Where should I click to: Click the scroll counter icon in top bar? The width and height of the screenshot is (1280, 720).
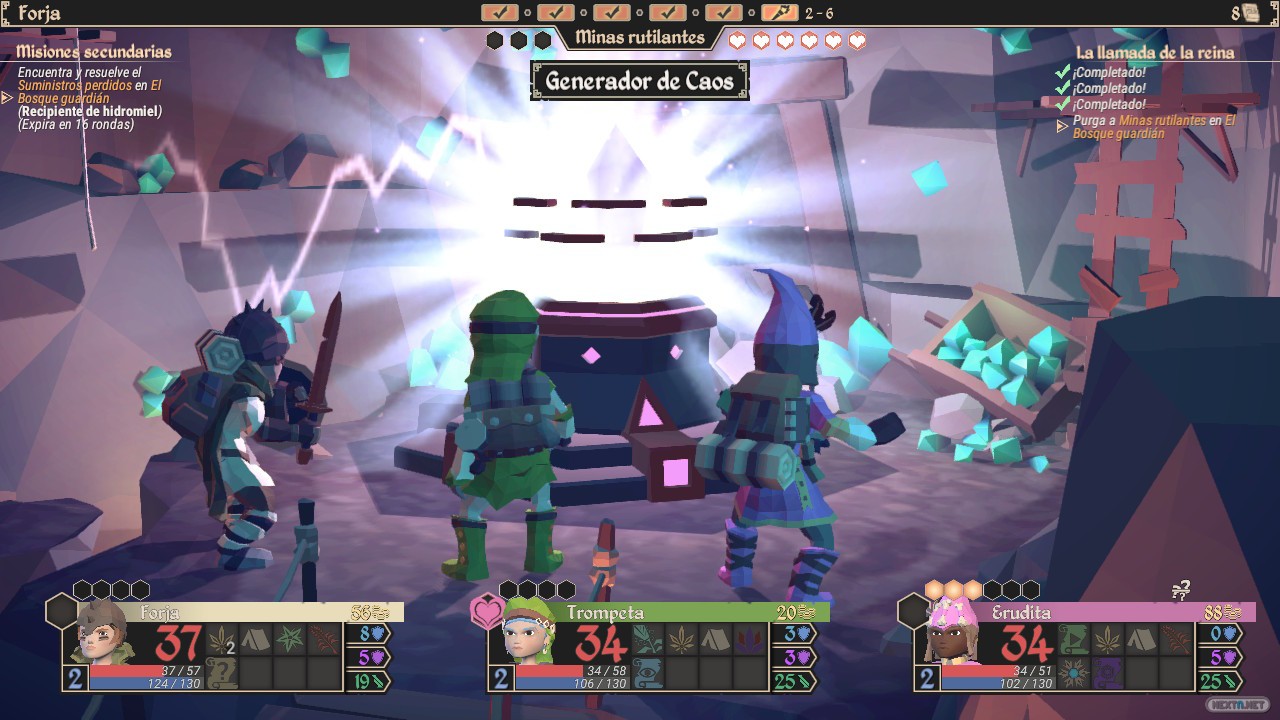point(1249,14)
